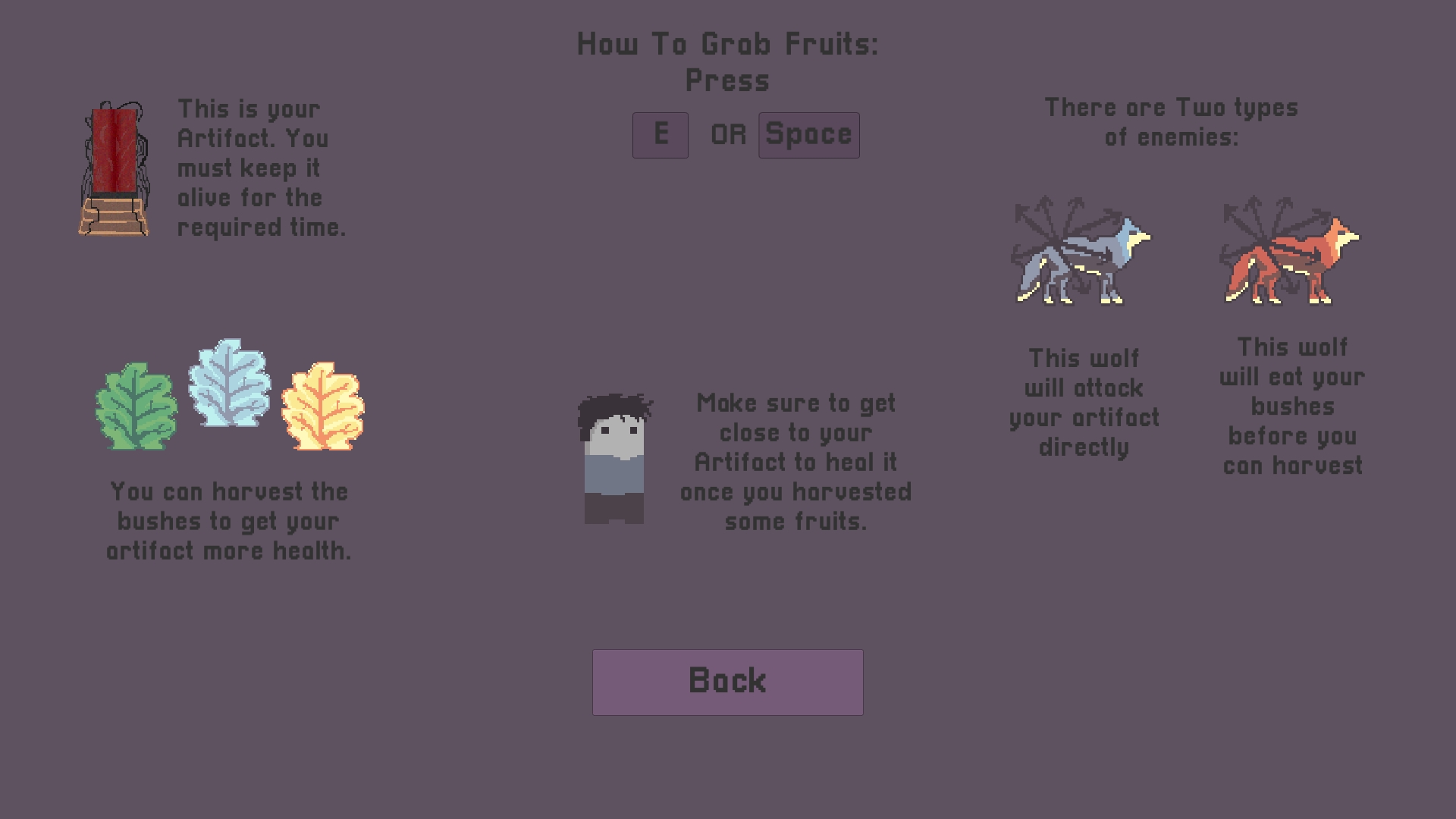Click the 'How To Grab Fruits' heading
Viewport: 1456px width, 819px height.
728,44
